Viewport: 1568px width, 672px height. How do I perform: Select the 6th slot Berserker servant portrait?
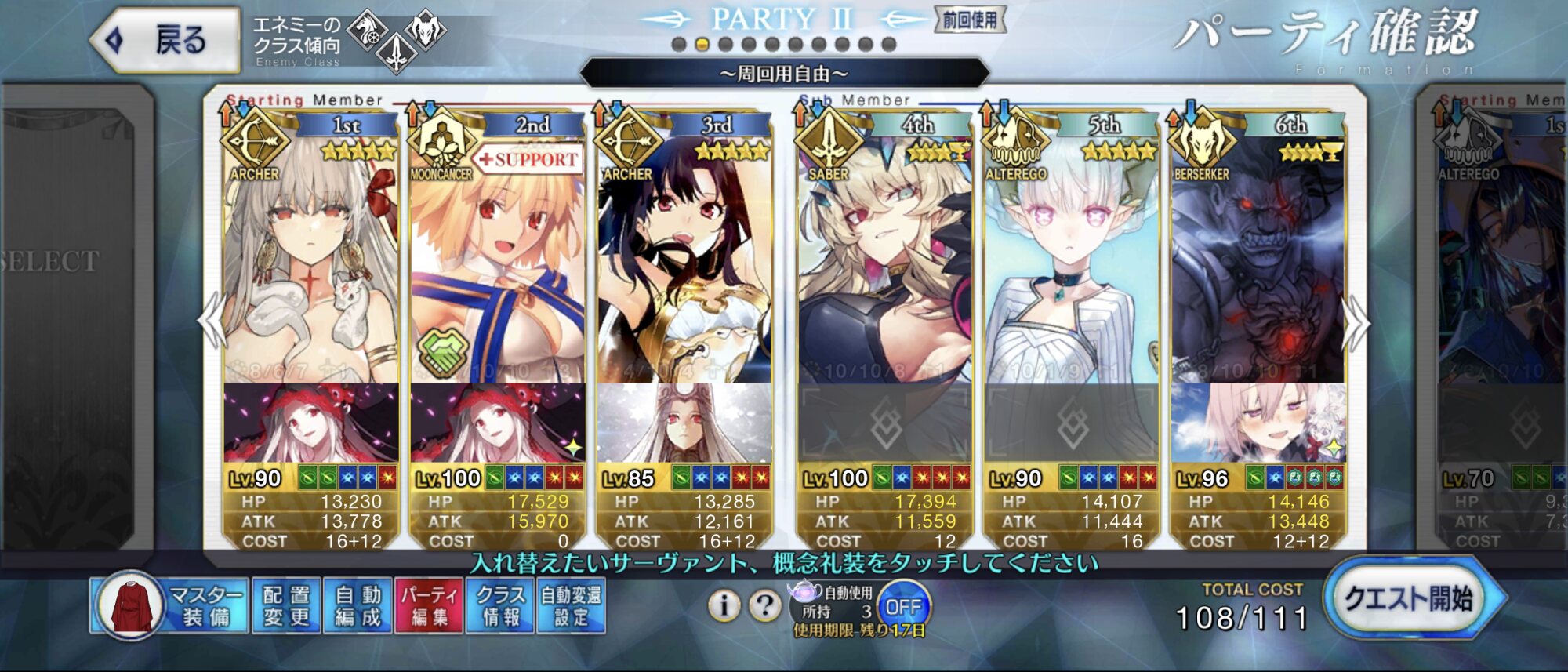click(1258, 259)
